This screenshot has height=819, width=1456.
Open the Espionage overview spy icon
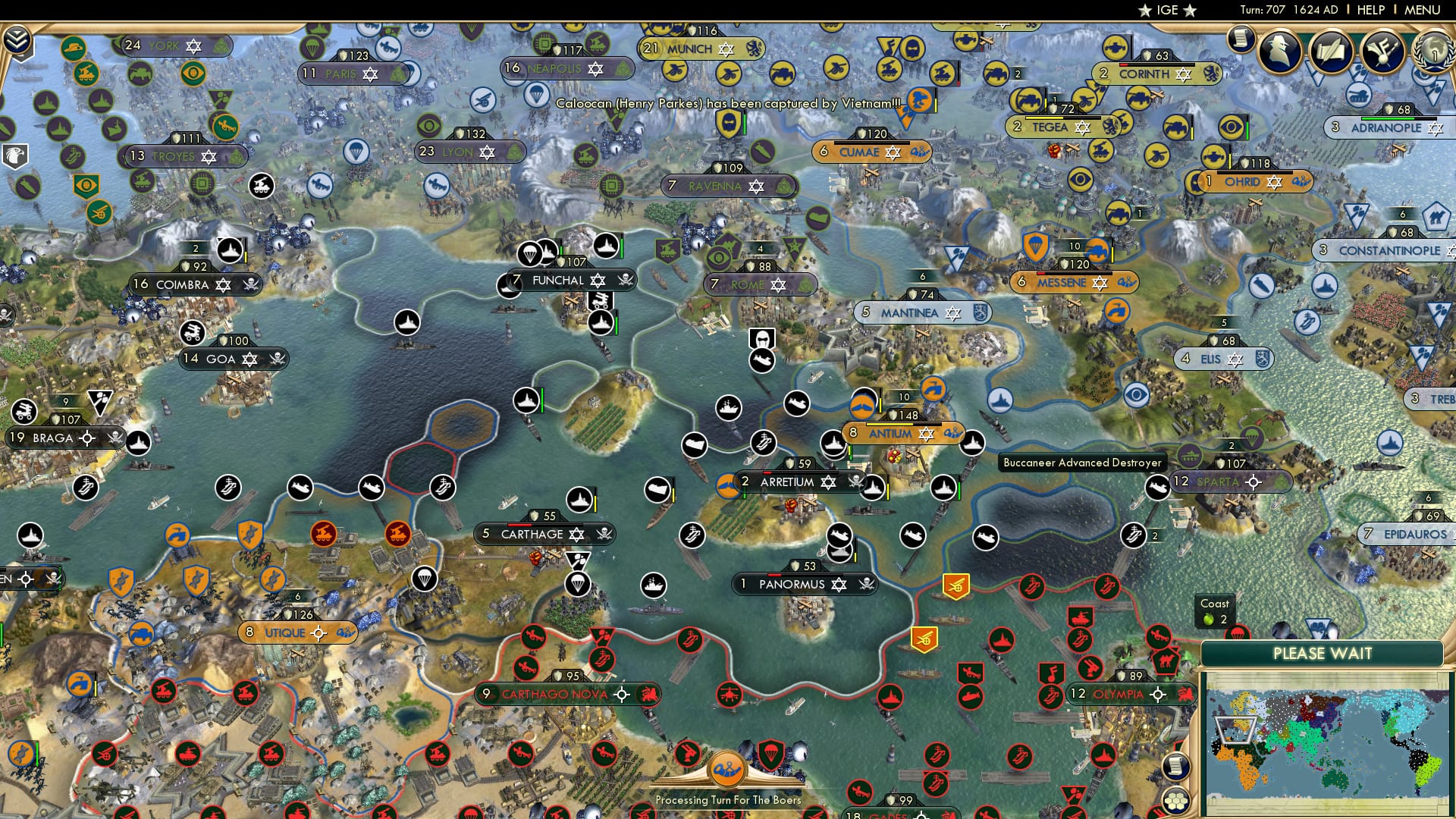coord(1280,53)
